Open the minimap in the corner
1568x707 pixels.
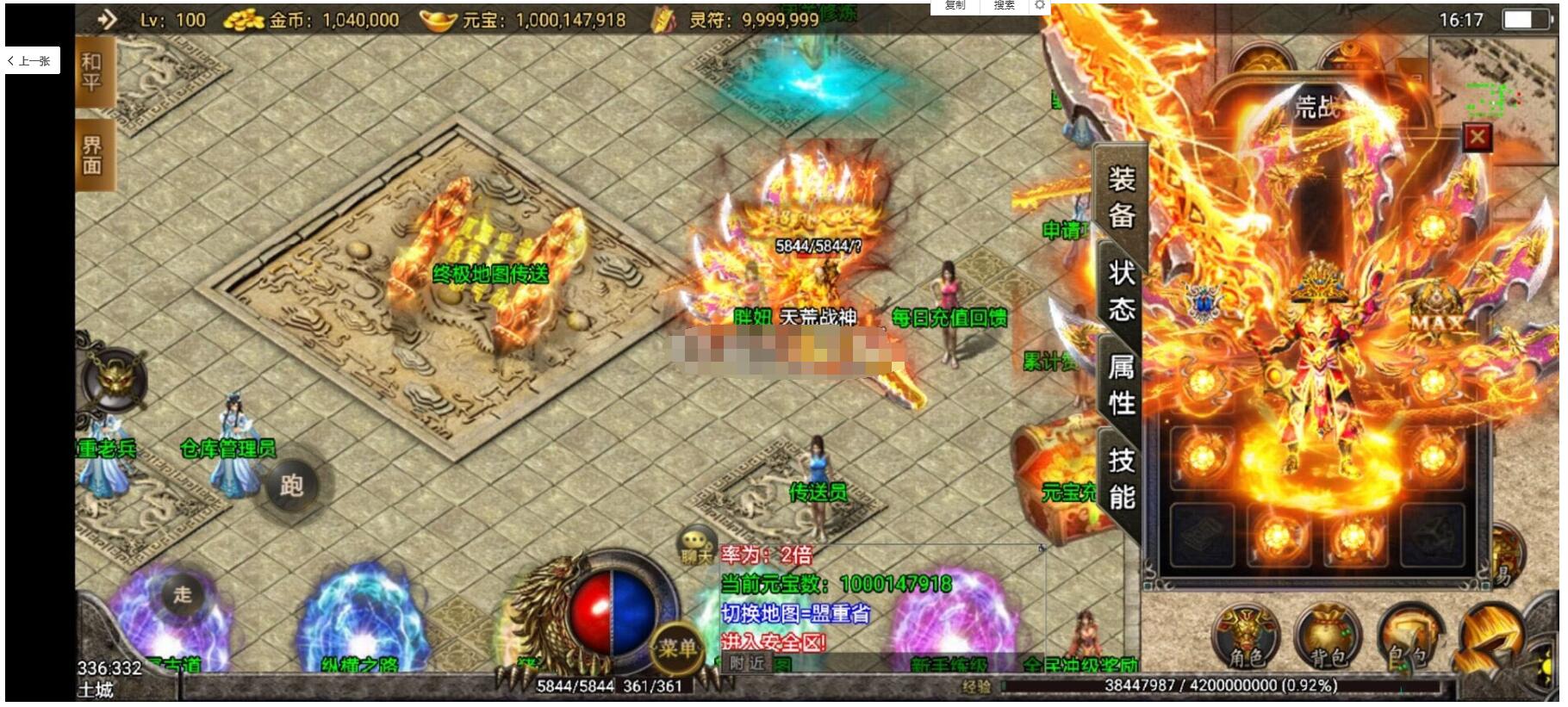1494,86
